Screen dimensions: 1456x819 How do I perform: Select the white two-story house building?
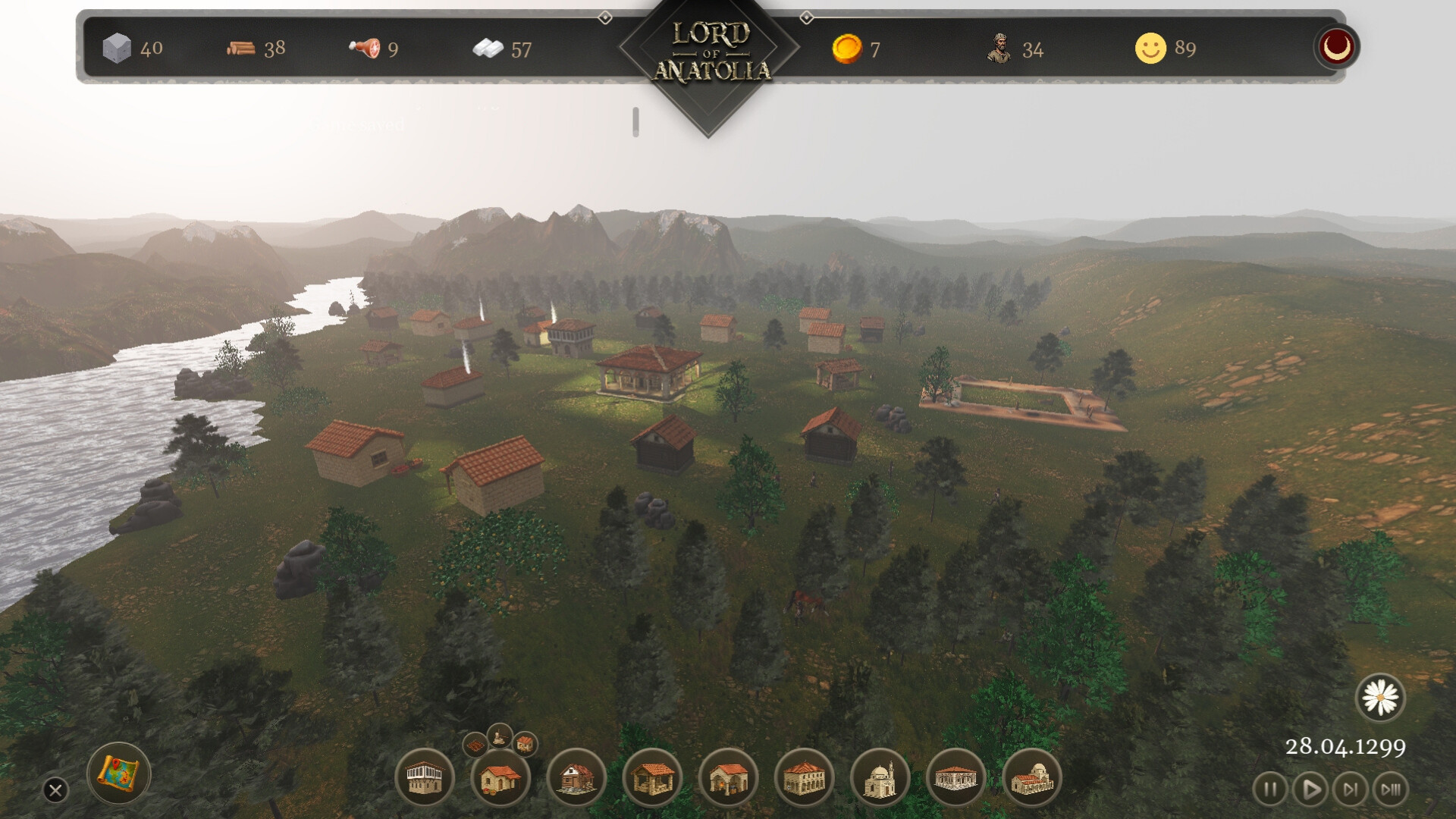pyautogui.click(x=425, y=778)
